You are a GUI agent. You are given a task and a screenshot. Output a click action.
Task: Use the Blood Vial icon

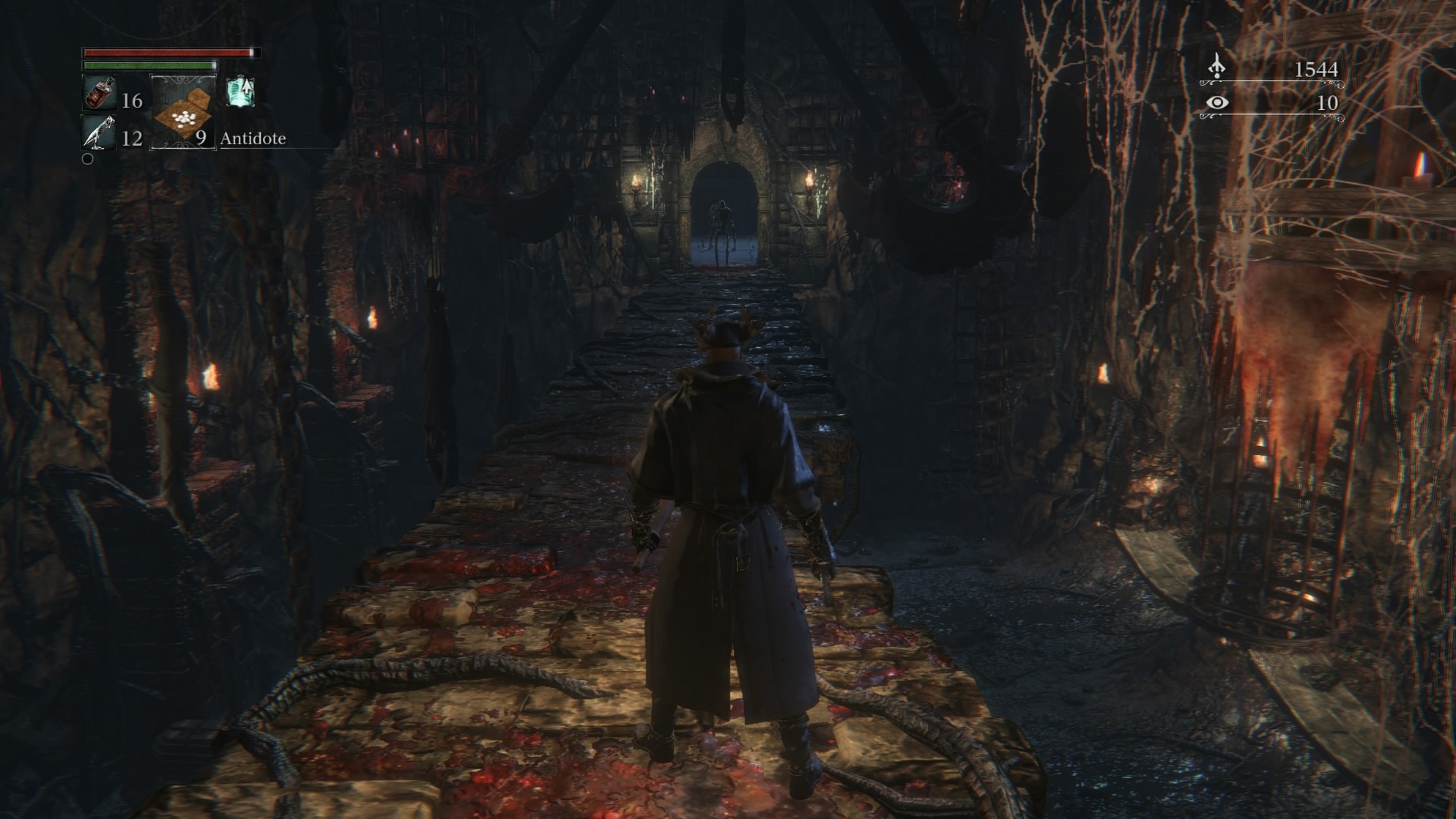point(100,94)
